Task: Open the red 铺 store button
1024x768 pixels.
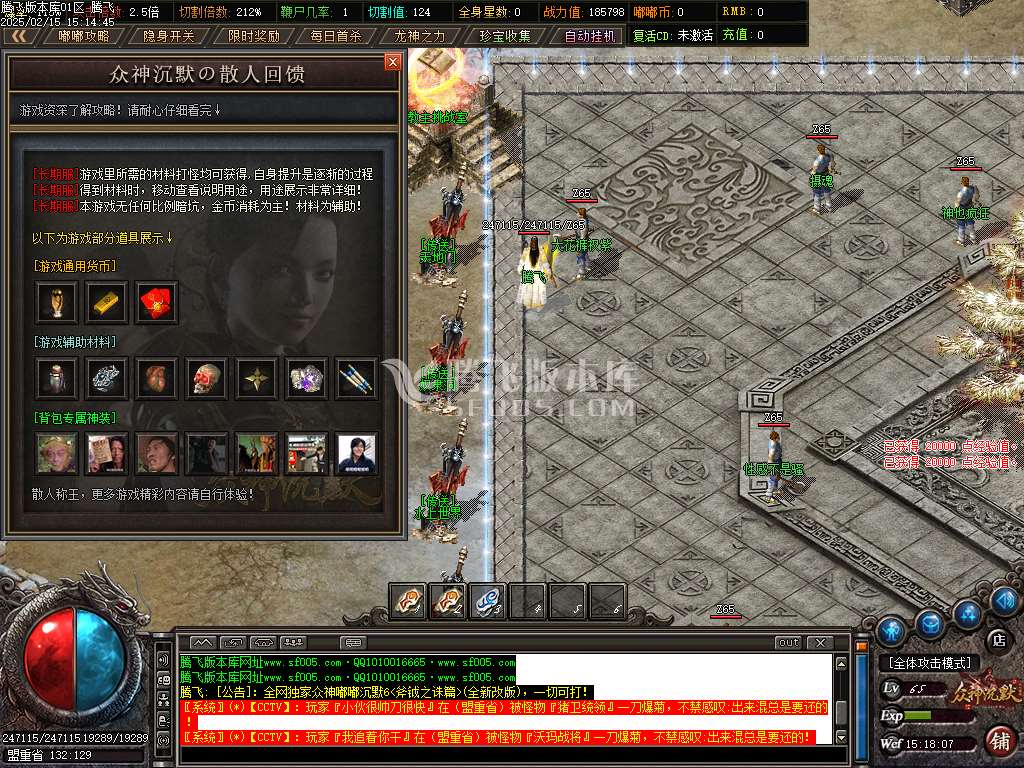Action: point(998,741)
